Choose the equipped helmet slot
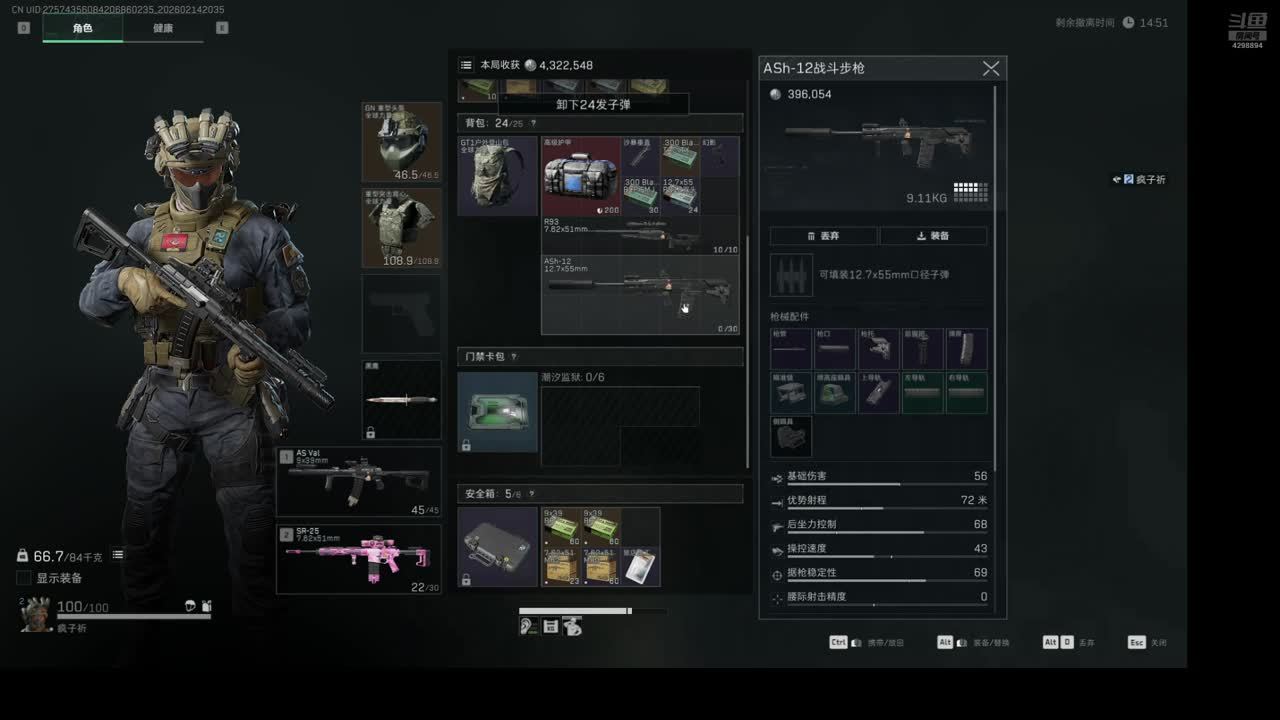The image size is (1280, 720). click(401, 141)
